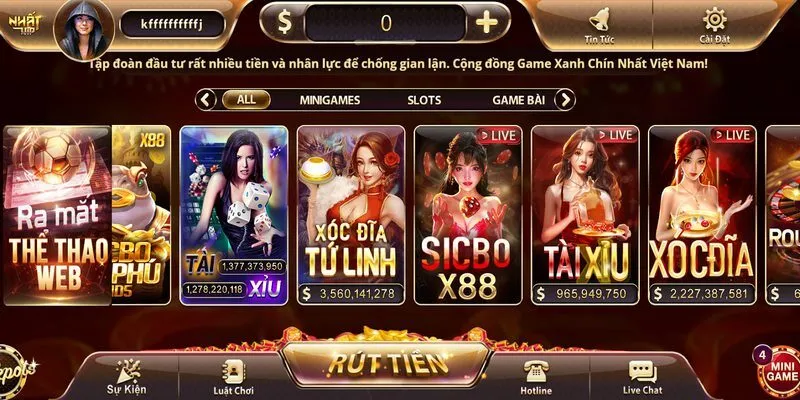Switch to the SLOTS tab

coord(424,100)
